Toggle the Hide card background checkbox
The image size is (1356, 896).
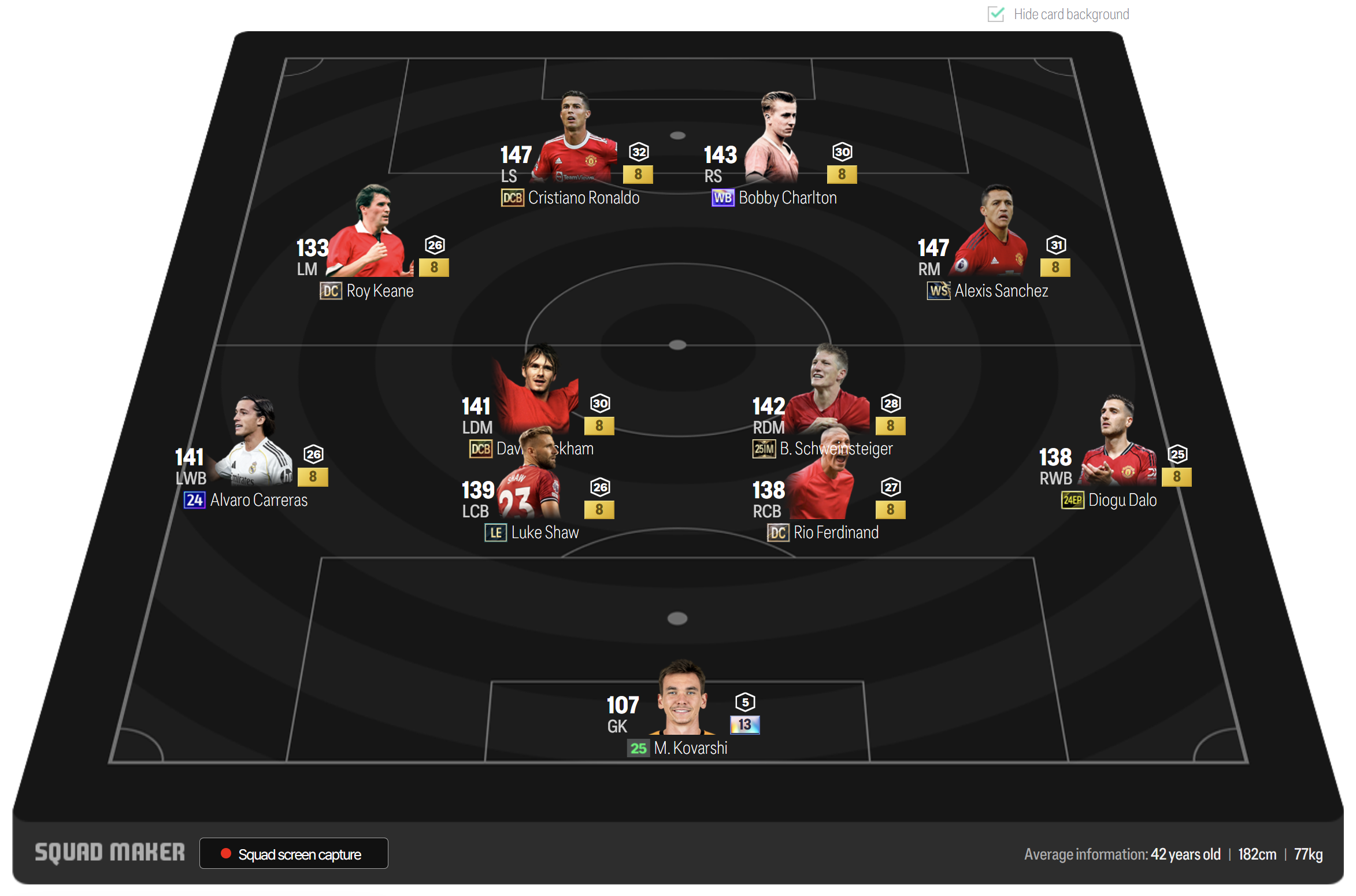(995, 14)
